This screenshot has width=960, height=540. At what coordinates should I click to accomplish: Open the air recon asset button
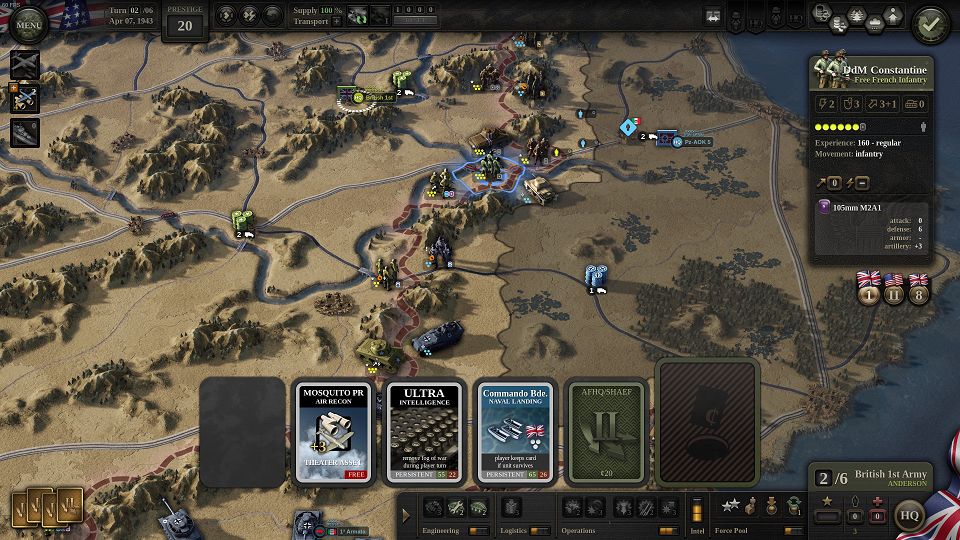(24, 98)
